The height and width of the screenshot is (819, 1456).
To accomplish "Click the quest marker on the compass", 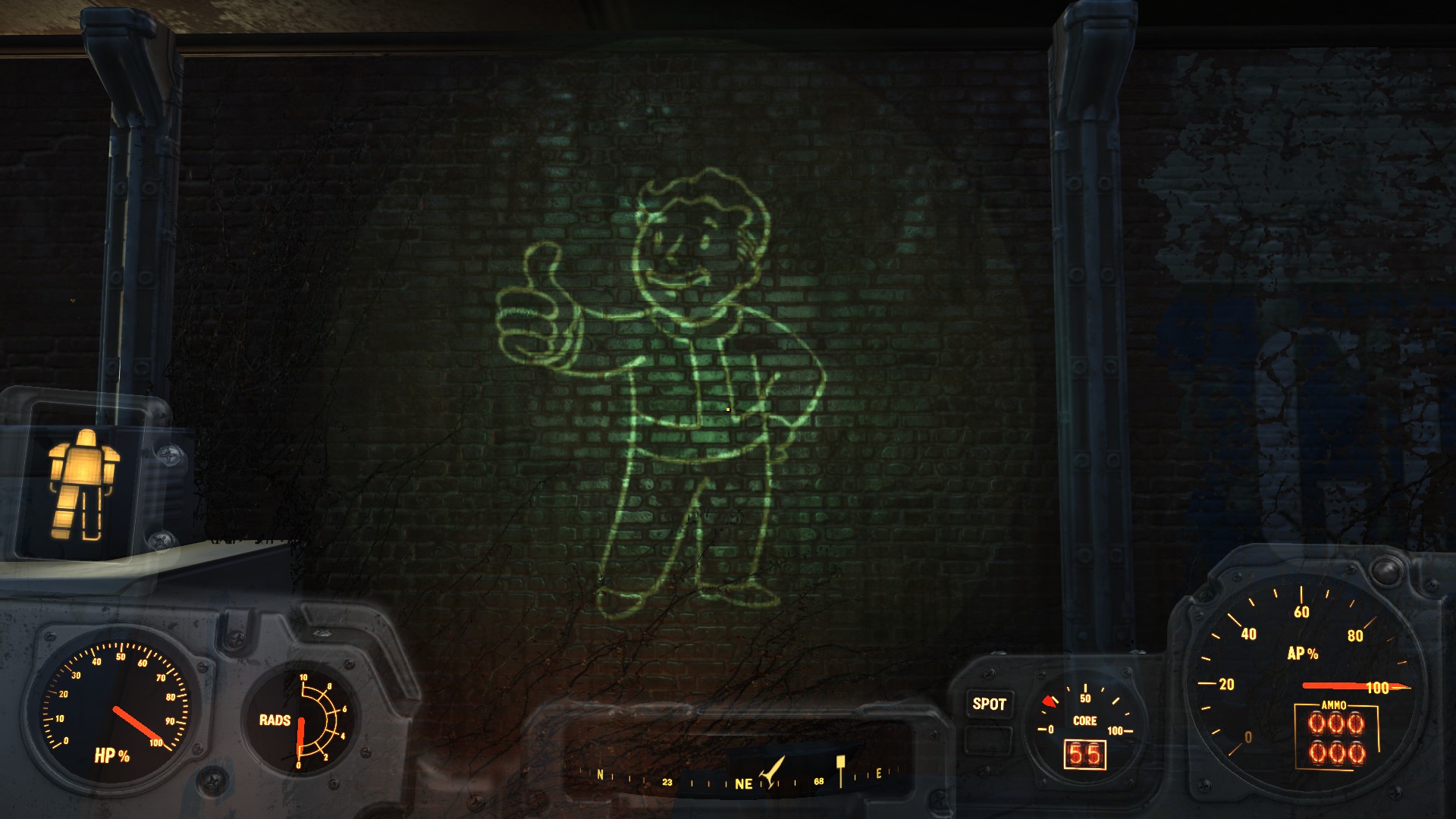I will (x=840, y=767).
